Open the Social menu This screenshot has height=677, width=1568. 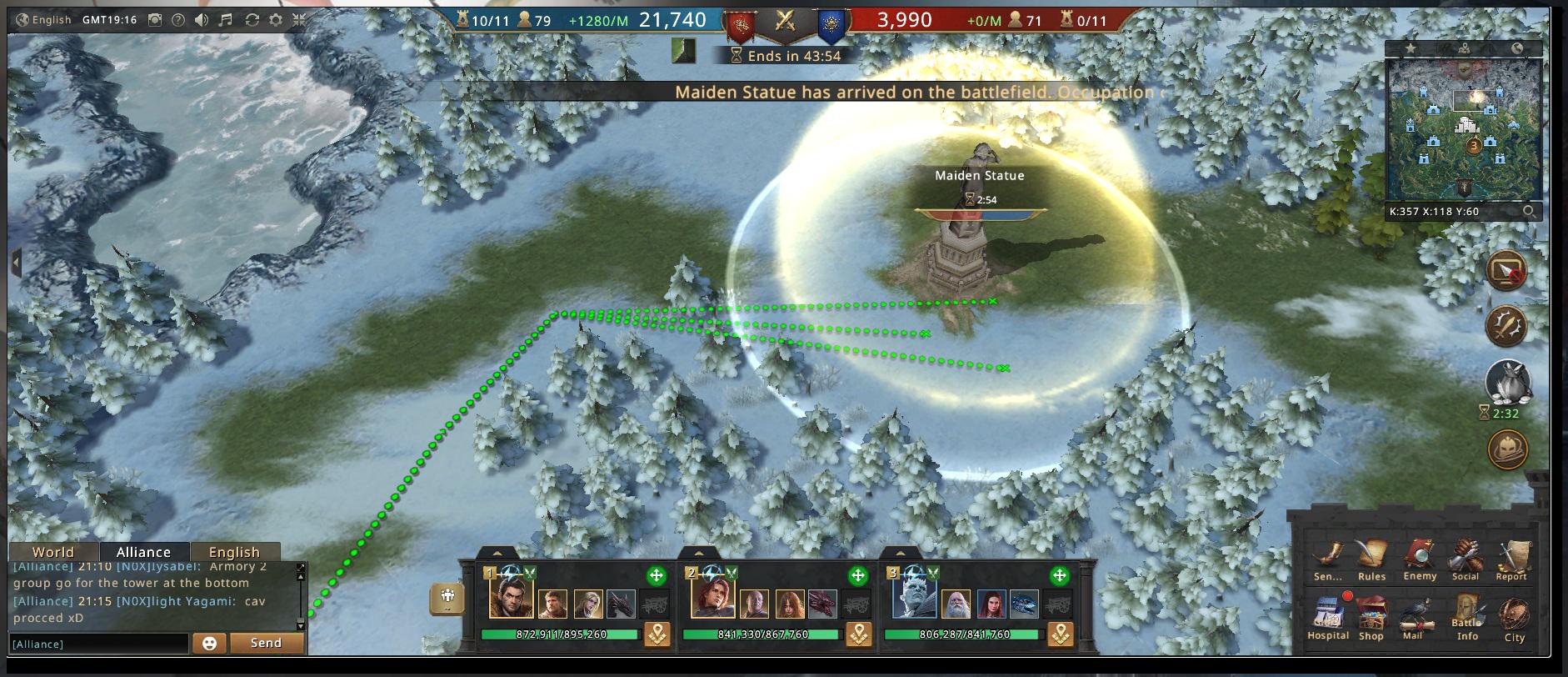[x=1466, y=558]
